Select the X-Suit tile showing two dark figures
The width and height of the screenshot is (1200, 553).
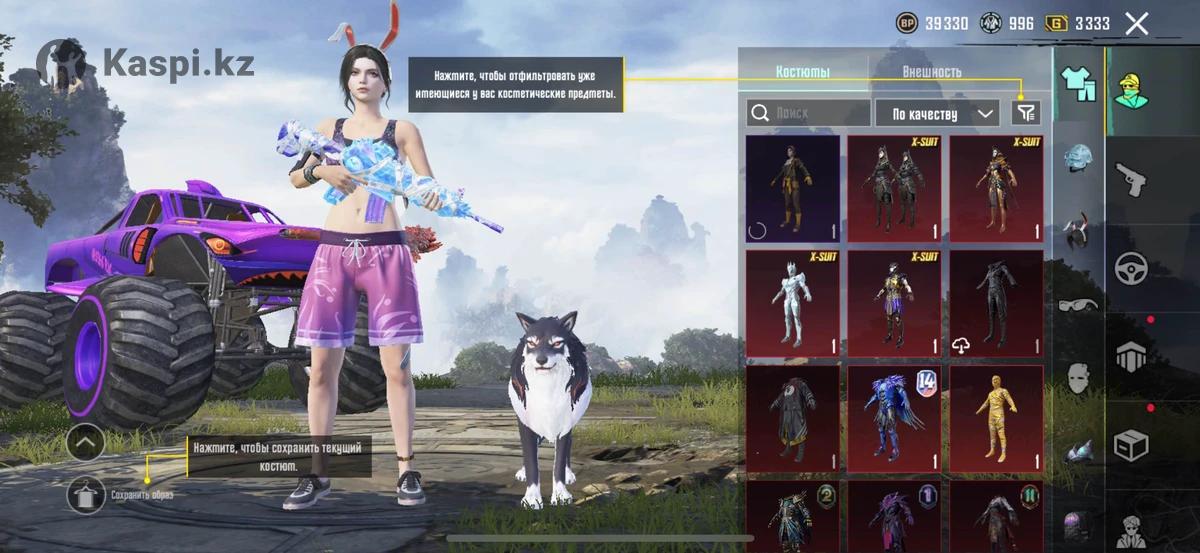point(894,189)
